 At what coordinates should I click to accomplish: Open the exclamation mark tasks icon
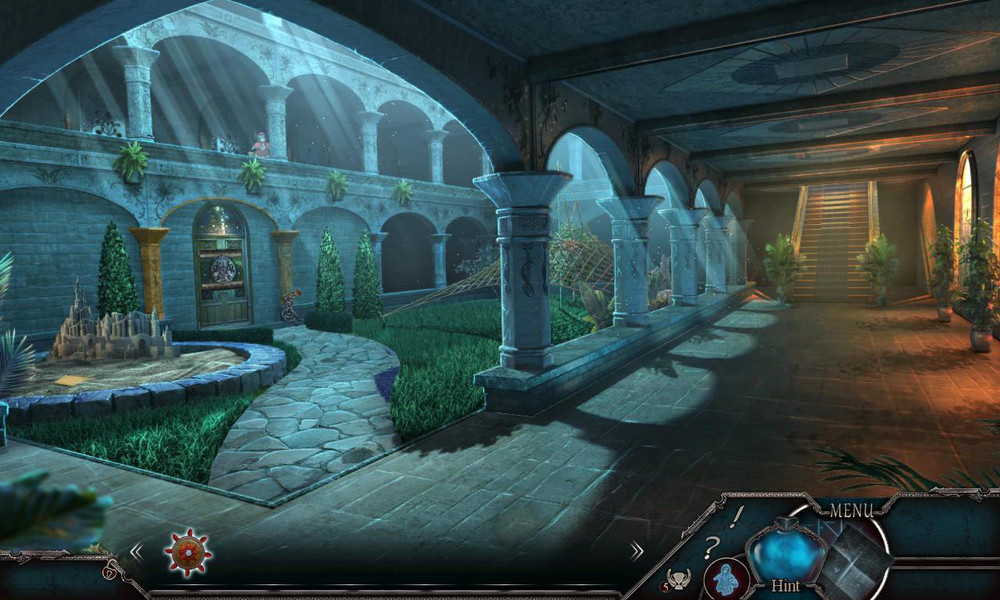tap(737, 517)
